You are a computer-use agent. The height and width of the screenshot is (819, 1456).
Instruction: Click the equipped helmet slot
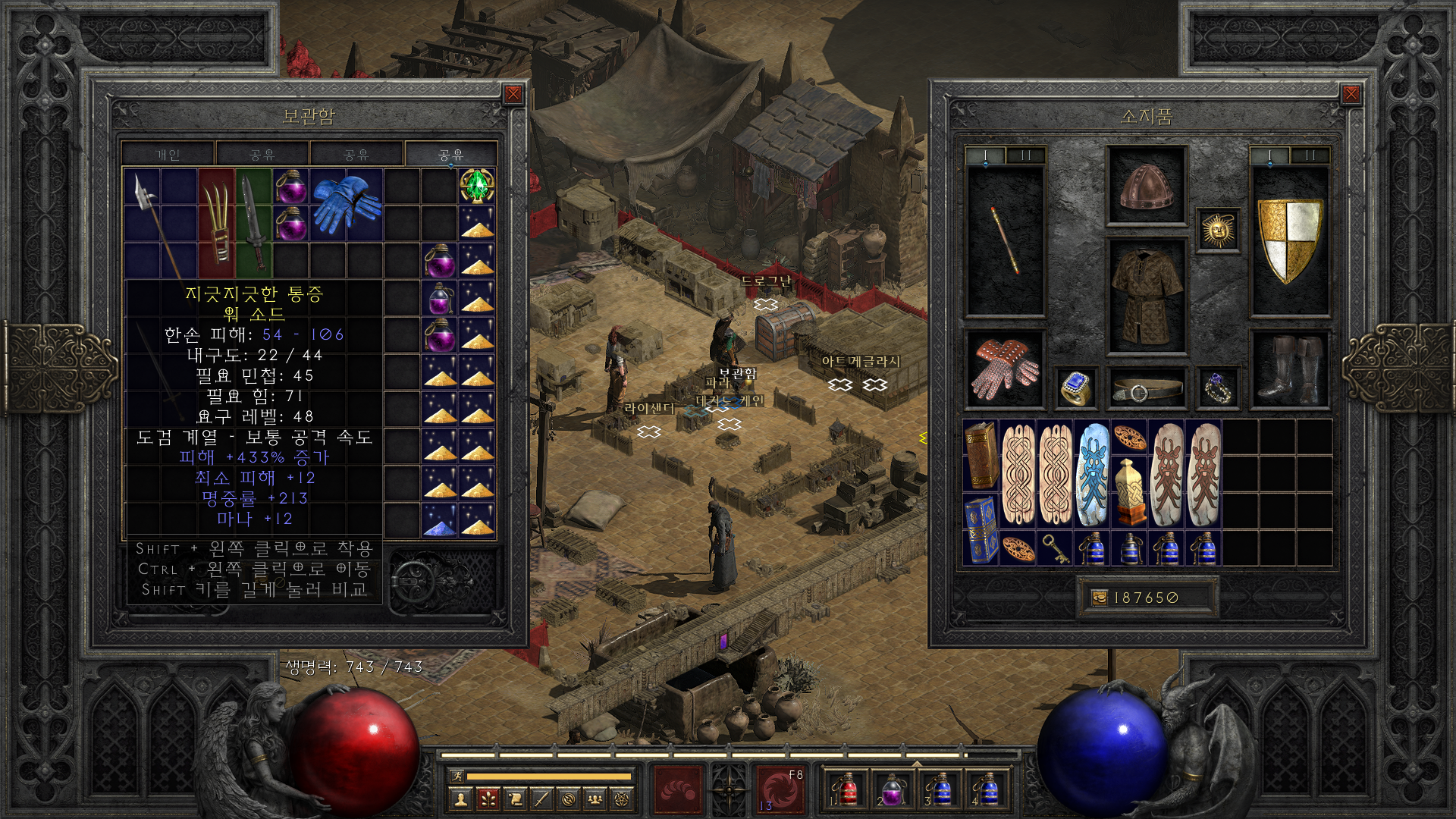click(1146, 186)
